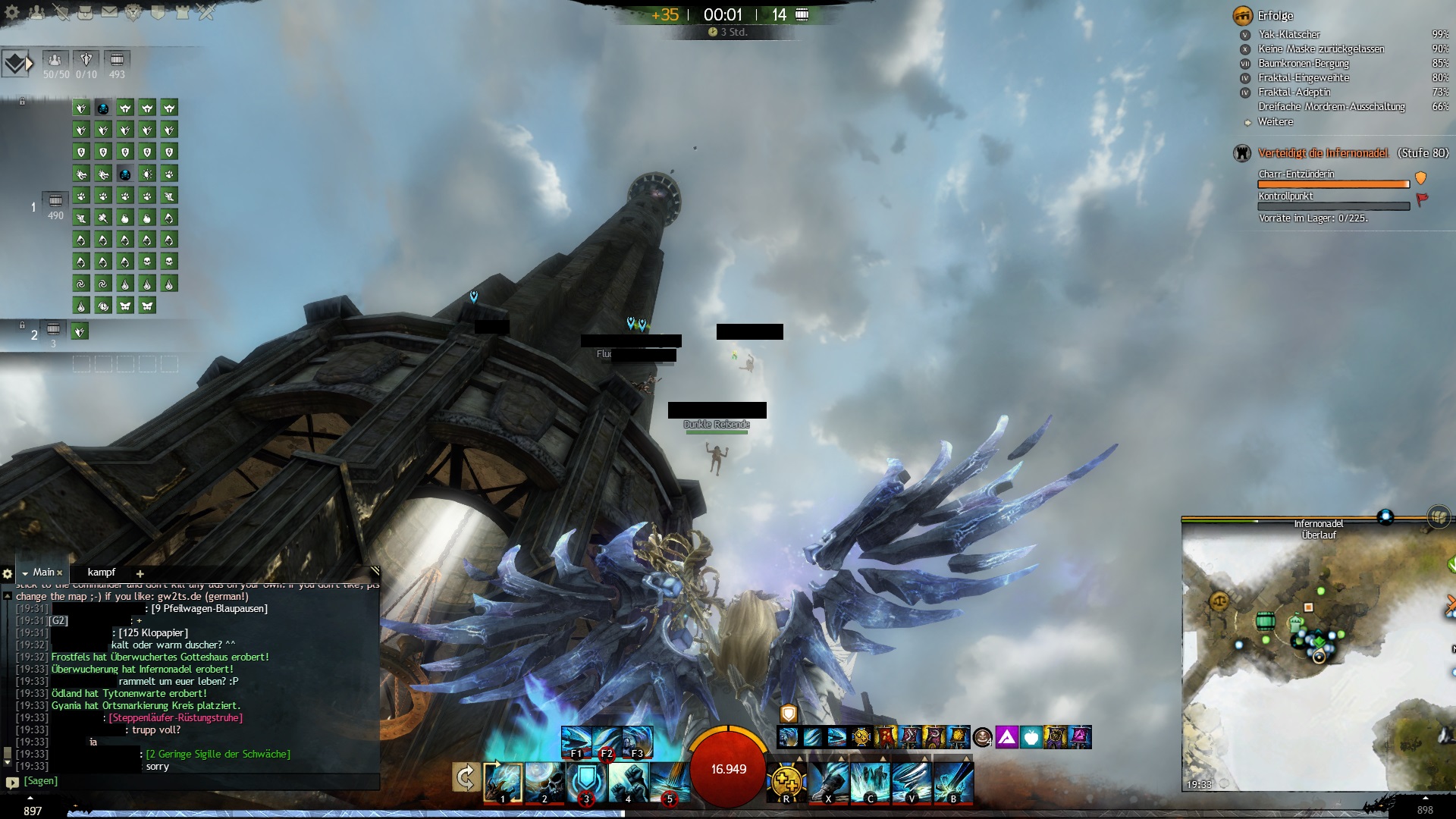
Task: Add a new chat tab with plus
Action: click(x=140, y=573)
